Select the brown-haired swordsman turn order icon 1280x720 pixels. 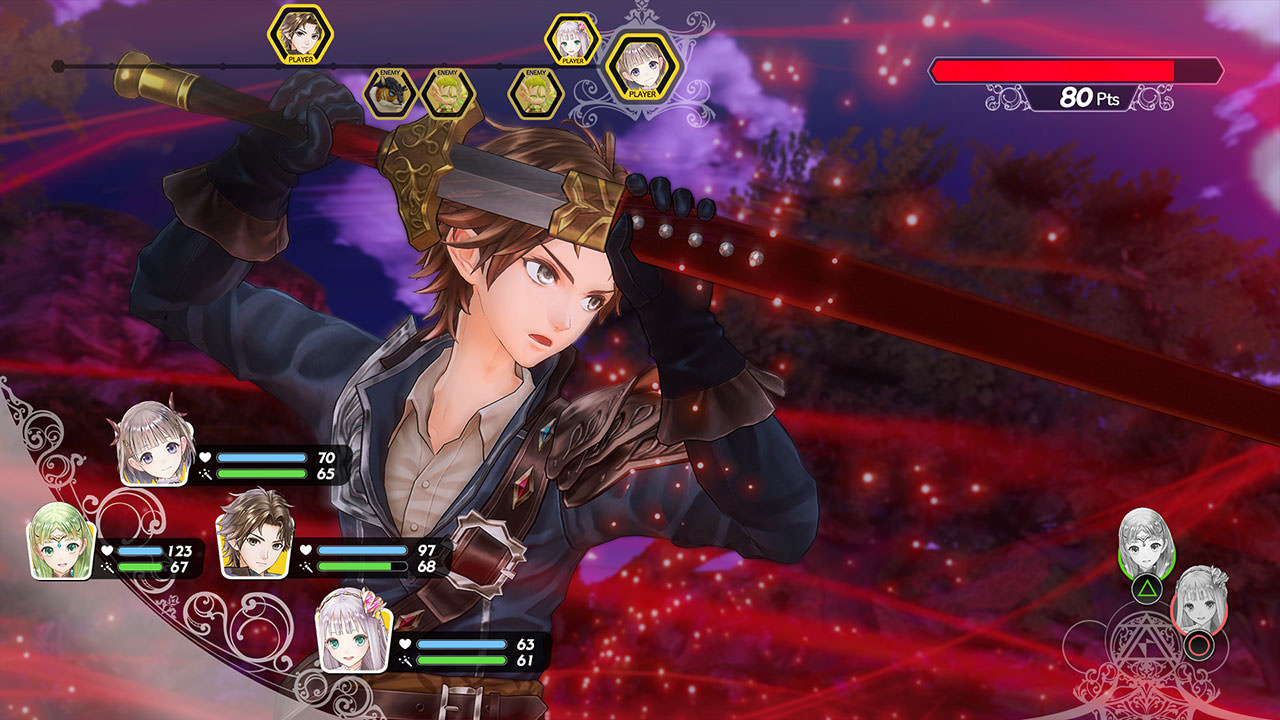(x=300, y=35)
